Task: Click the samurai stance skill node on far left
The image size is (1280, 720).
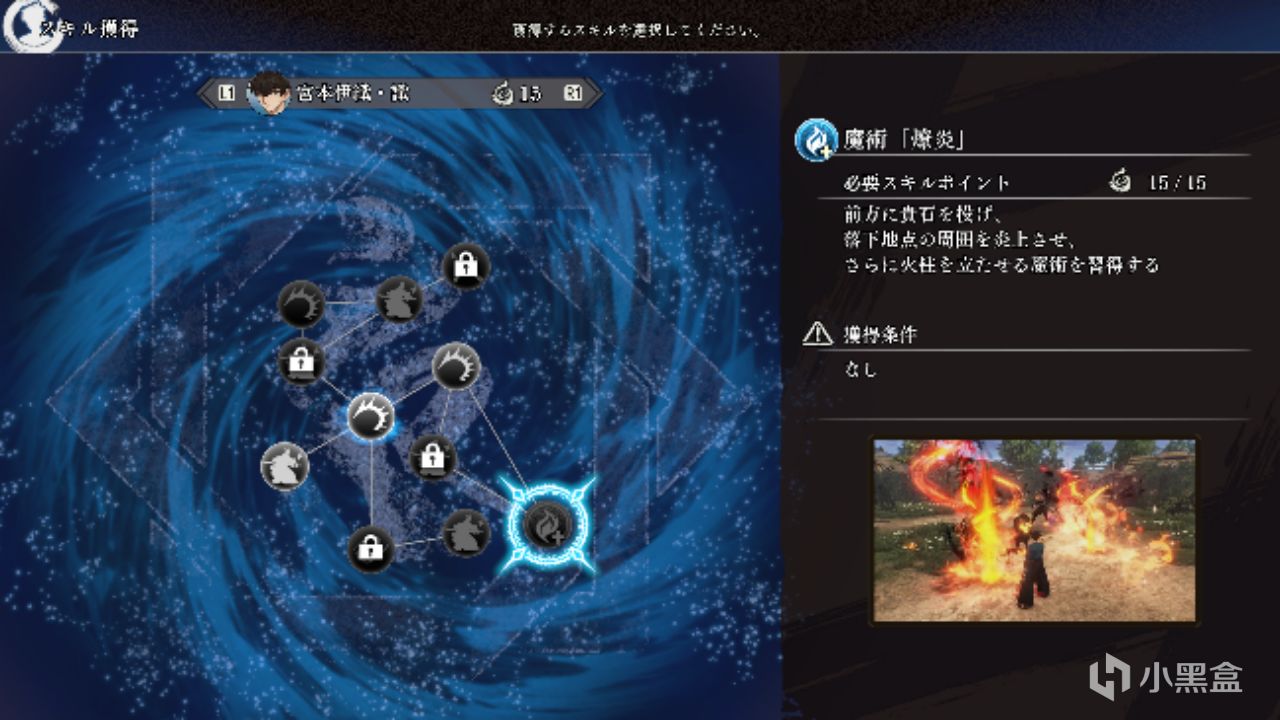Action: [283, 465]
